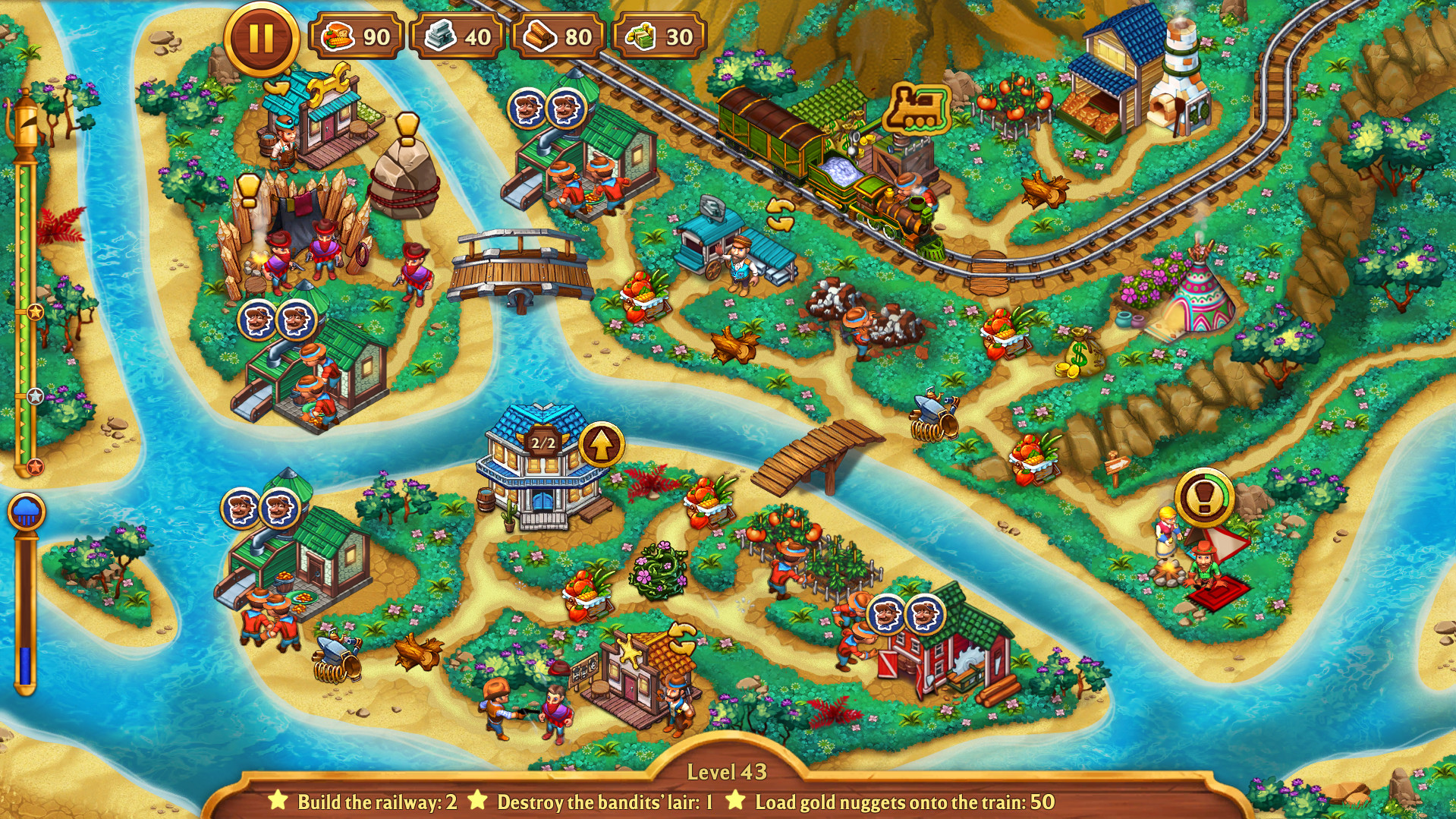
Task: Click the star beside Destroy the bandits' lair
Action: click(x=476, y=799)
